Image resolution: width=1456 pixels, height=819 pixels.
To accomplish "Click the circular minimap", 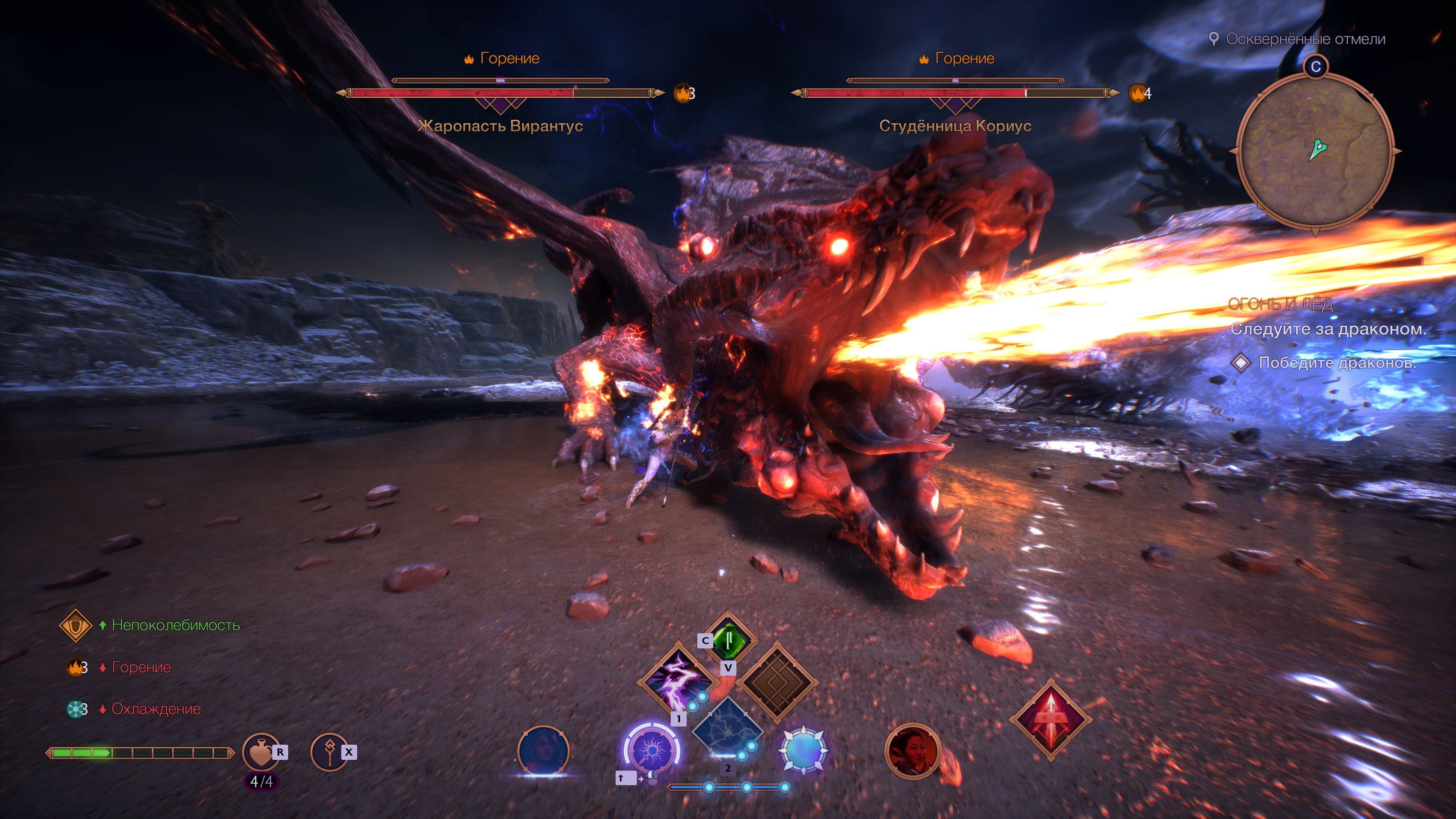I will pos(1315,151).
